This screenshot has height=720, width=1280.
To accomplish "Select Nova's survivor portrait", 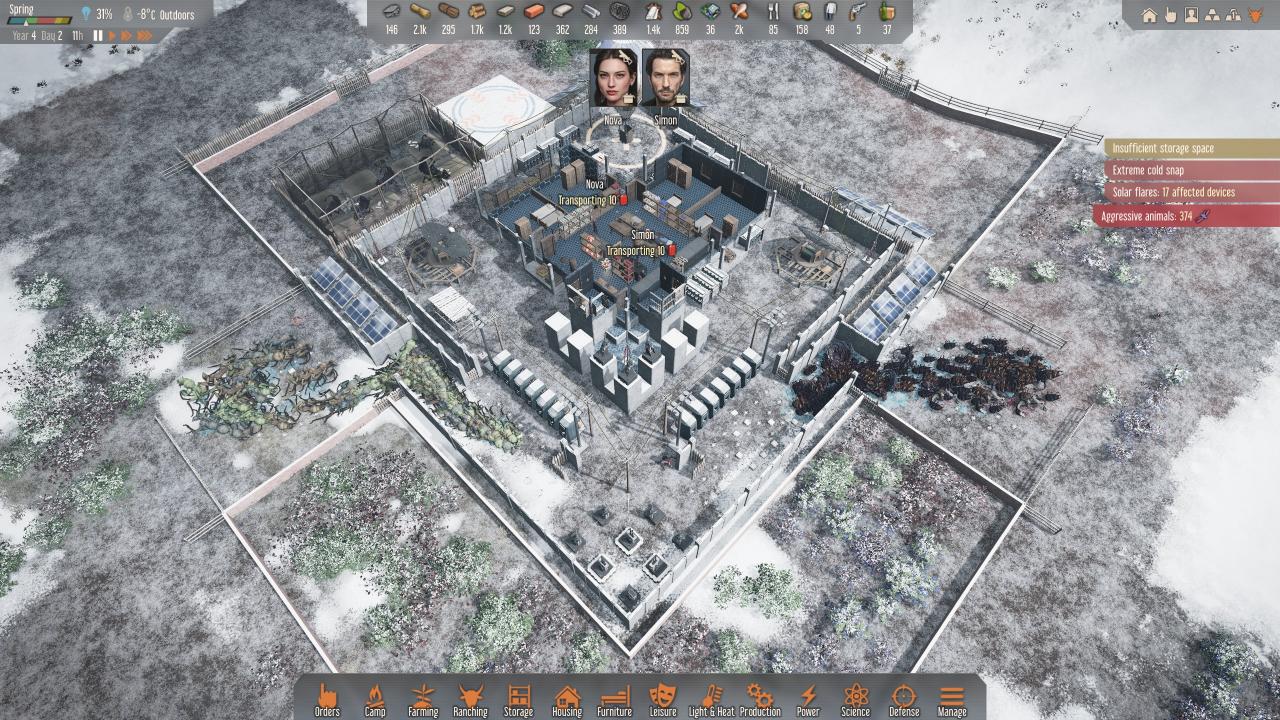I will click(x=613, y=78).
